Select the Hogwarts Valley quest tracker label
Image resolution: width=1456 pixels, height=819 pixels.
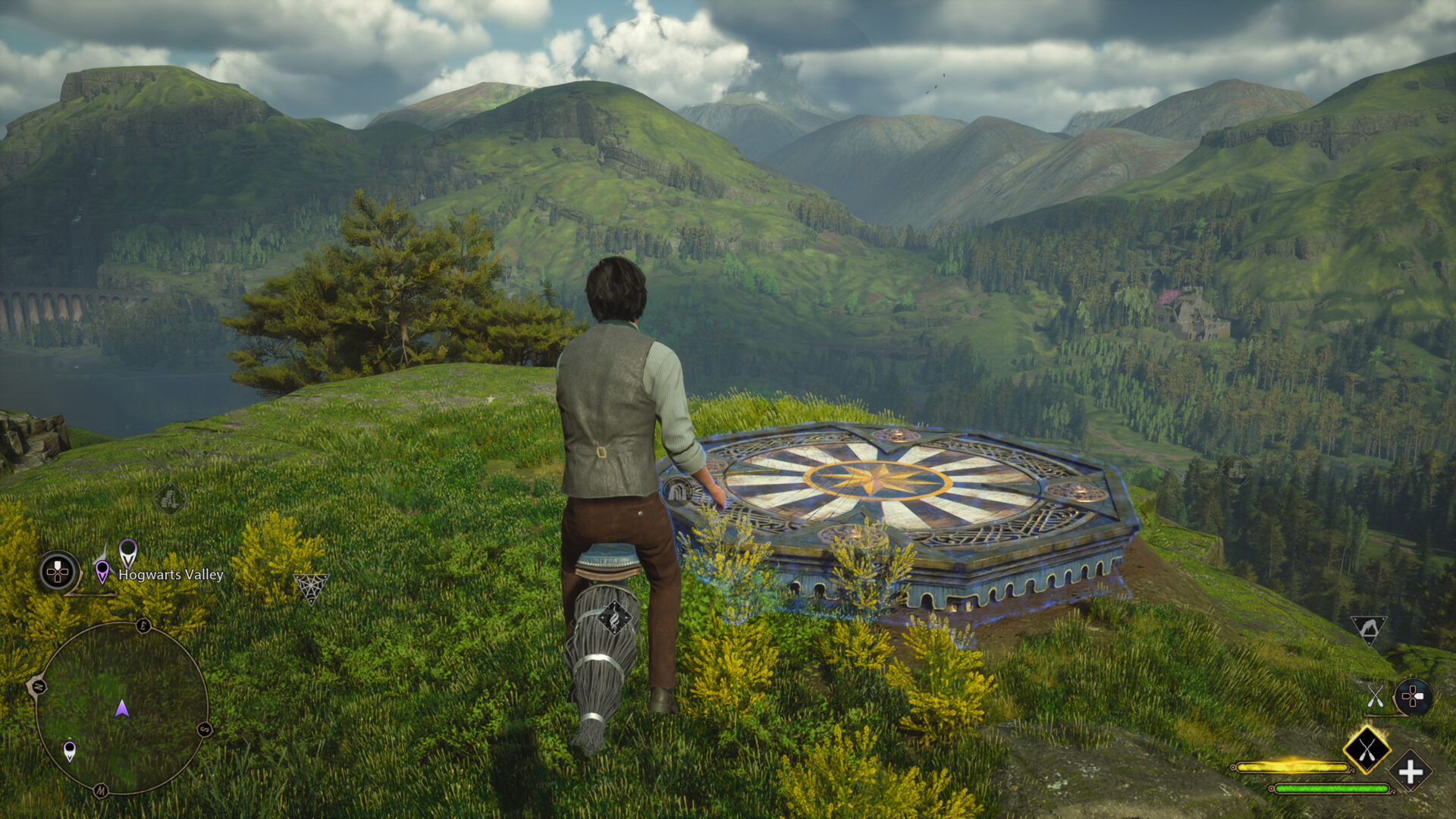pyautogui.click(x=171, y=575)
